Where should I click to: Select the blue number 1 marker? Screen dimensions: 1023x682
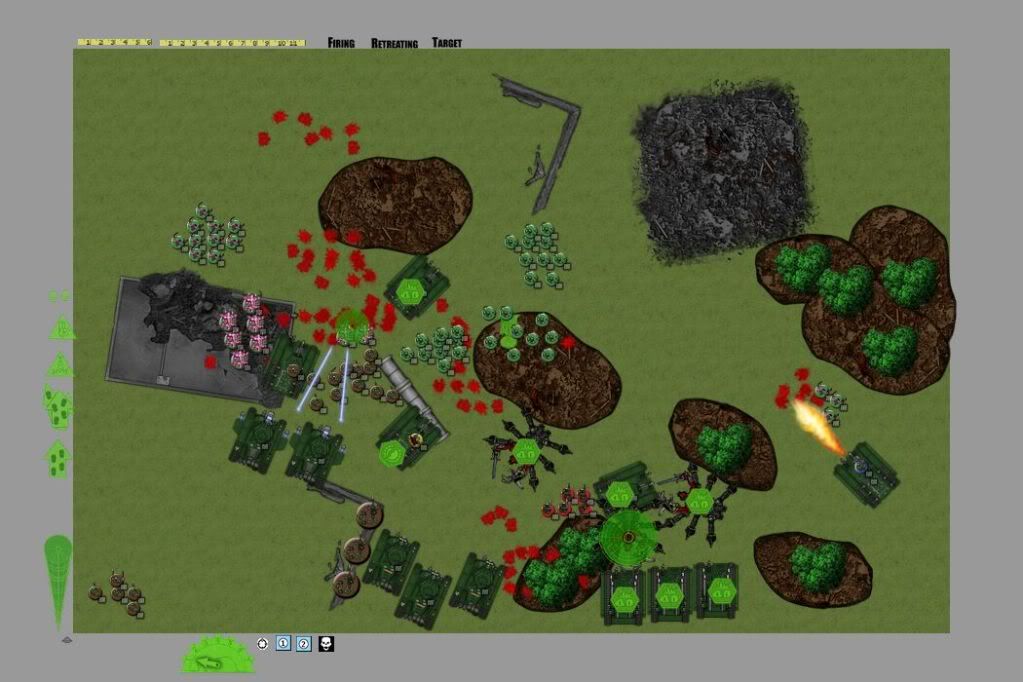283,643
